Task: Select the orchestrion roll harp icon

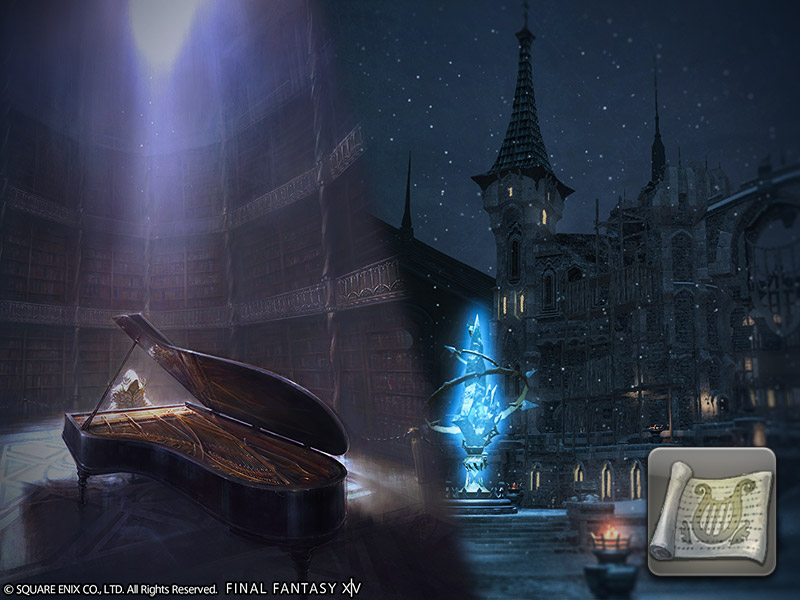Action: (x=710, y=511)
